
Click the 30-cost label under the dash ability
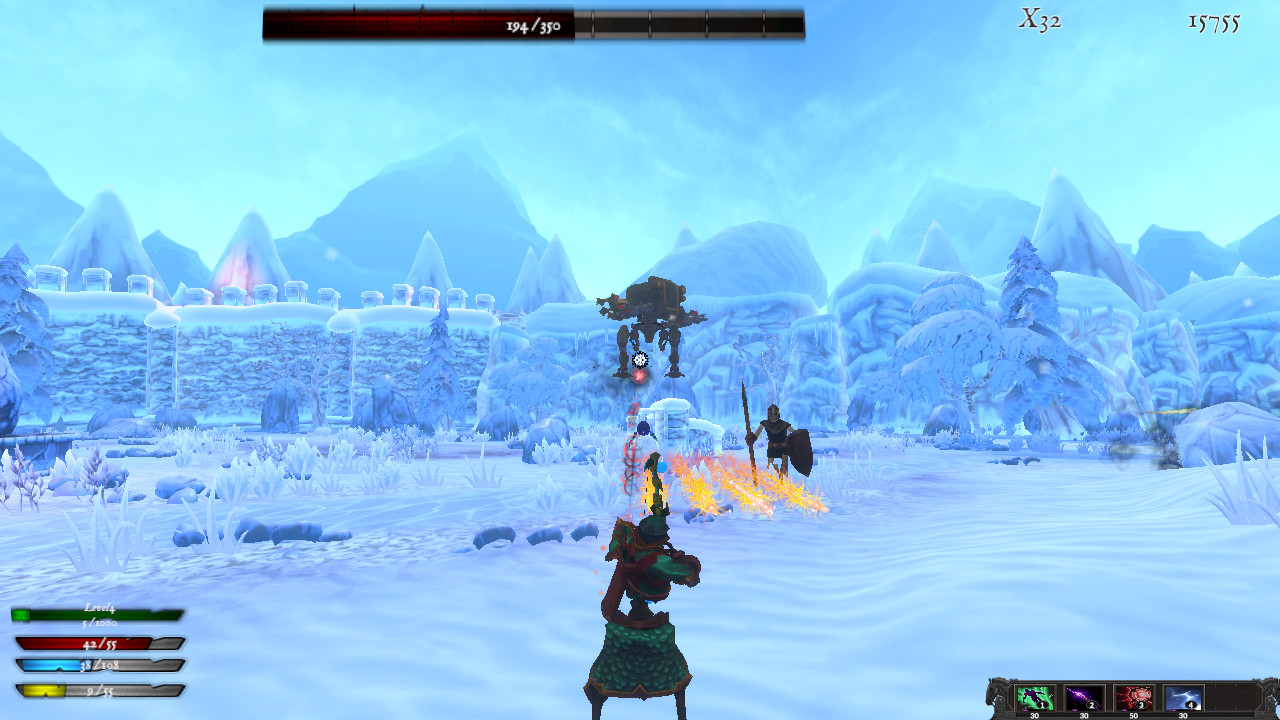pos(1035,714)
